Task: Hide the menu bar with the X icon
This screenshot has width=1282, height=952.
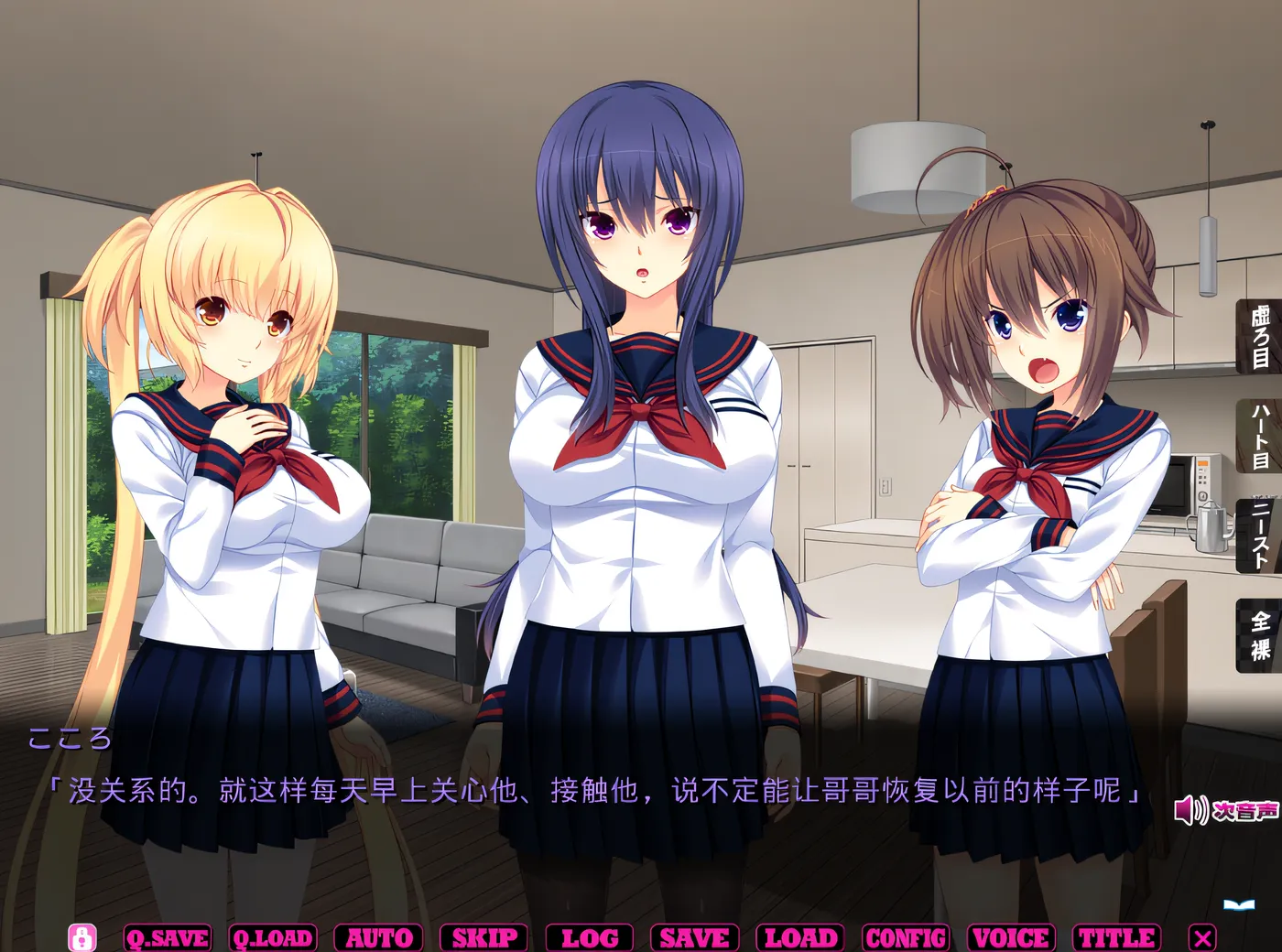Action: tap(1201, 936)
